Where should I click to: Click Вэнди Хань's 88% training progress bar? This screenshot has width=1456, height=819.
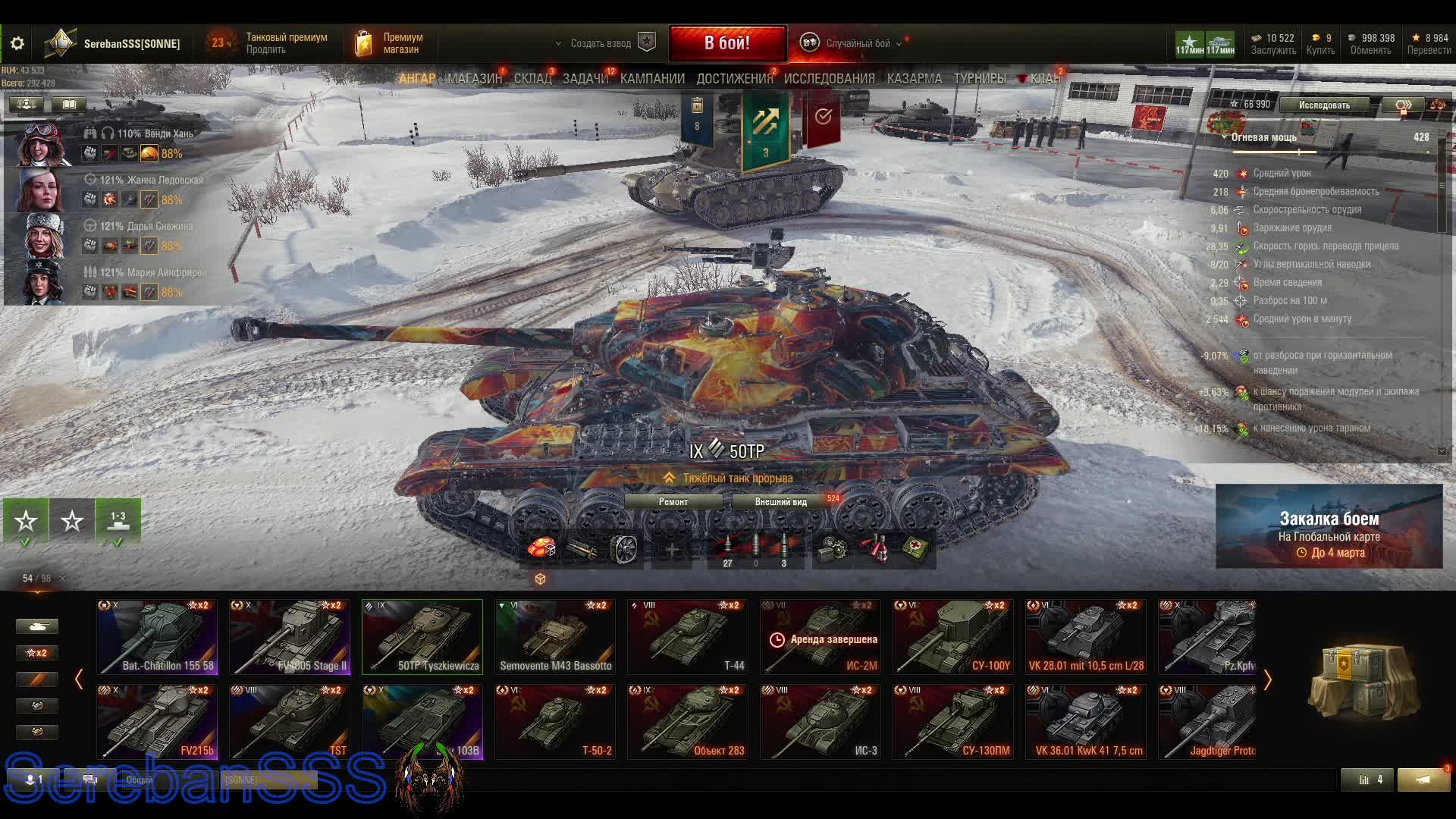point(171,153)
